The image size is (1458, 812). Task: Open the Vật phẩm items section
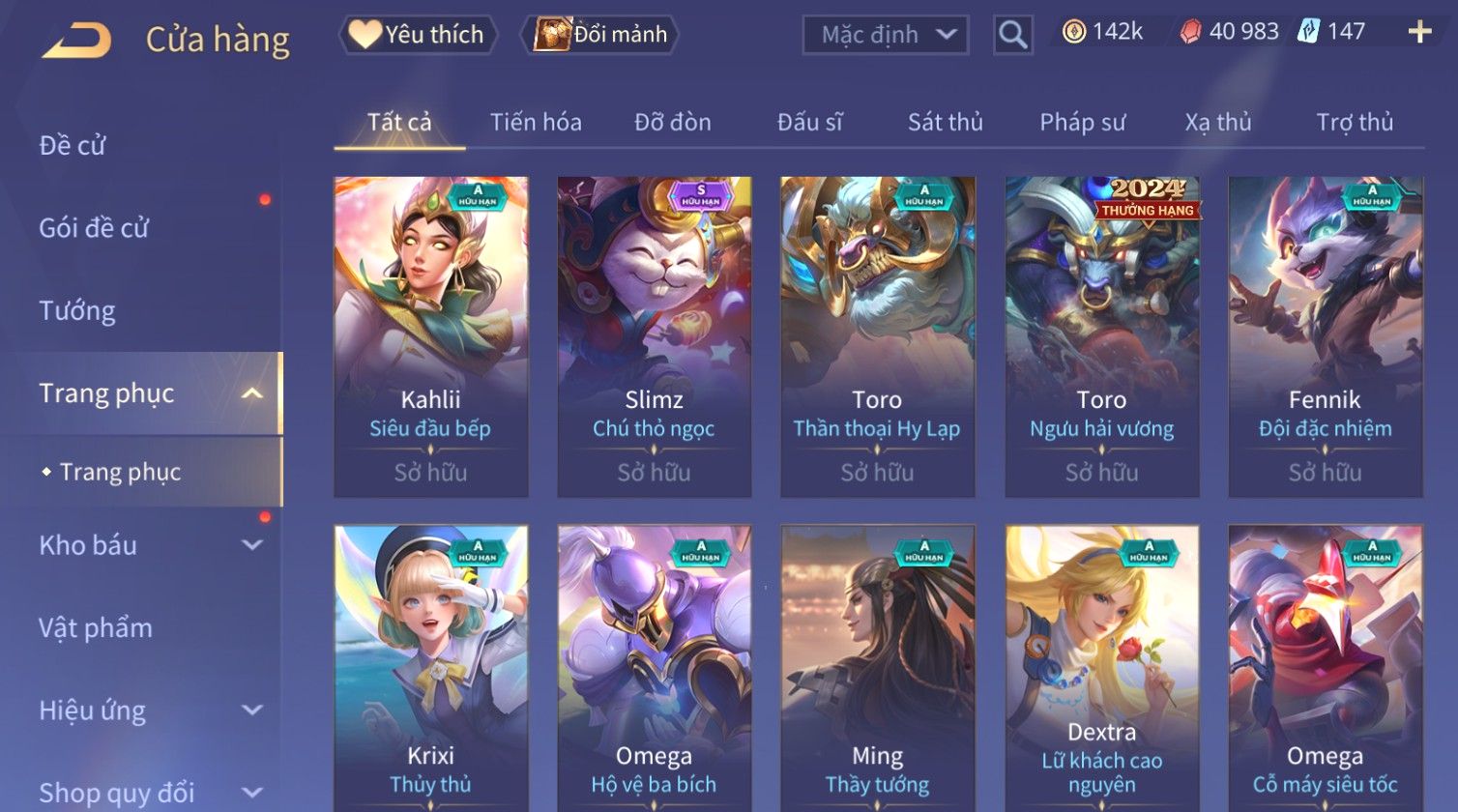(x=96, y=628)
